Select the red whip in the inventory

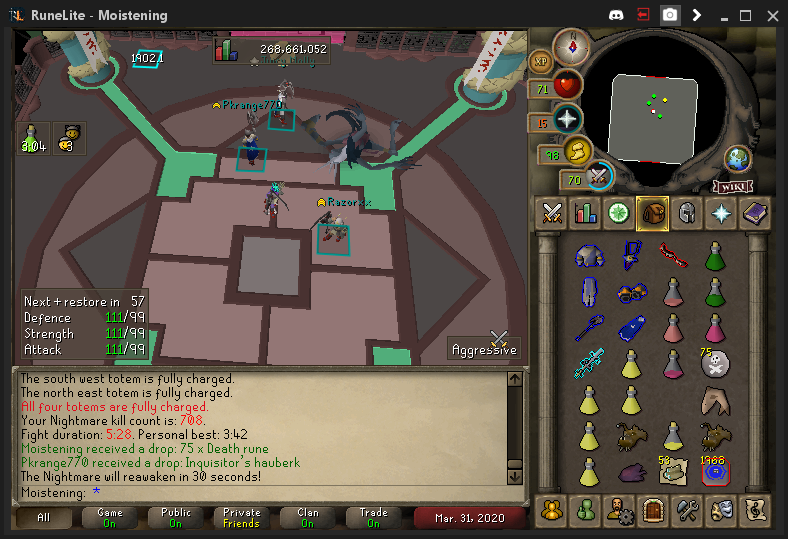673,256
